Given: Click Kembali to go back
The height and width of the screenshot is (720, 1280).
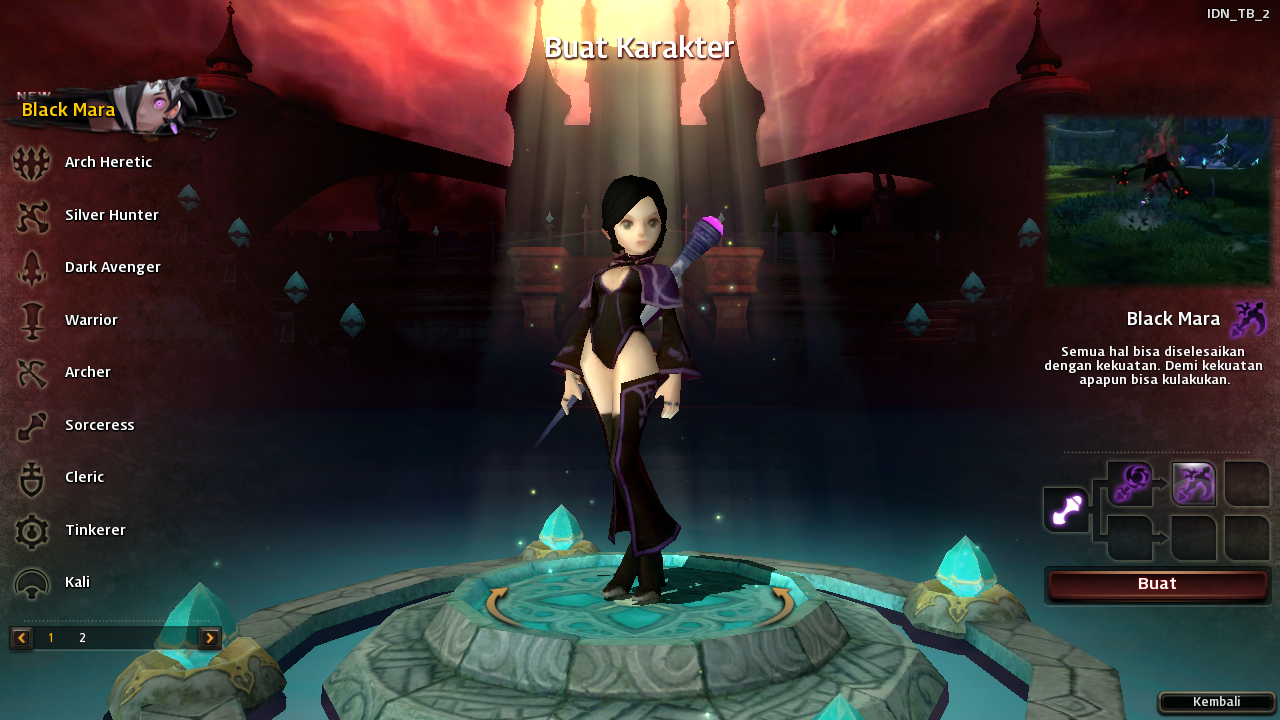Looking at the screenshot, I should pyautogui.click(x=1216, y=702).
